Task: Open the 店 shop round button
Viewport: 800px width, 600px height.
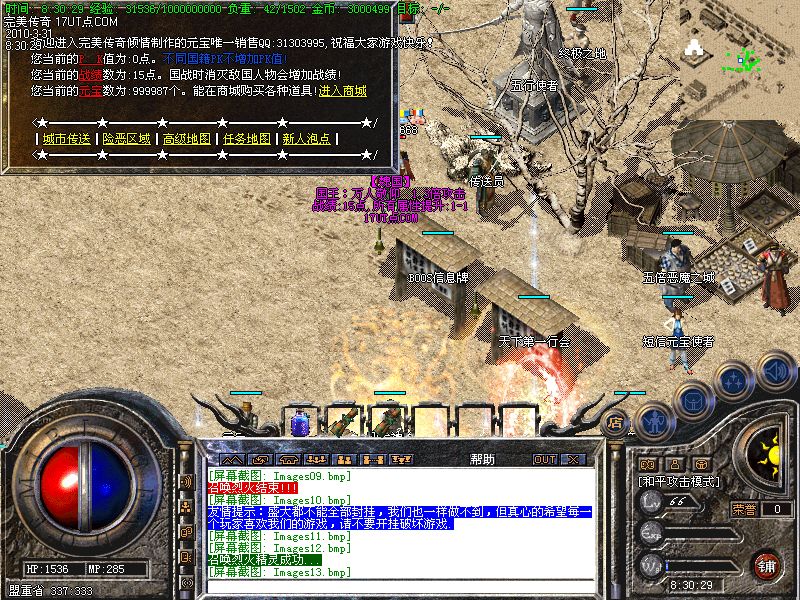Action: point(616,422)
